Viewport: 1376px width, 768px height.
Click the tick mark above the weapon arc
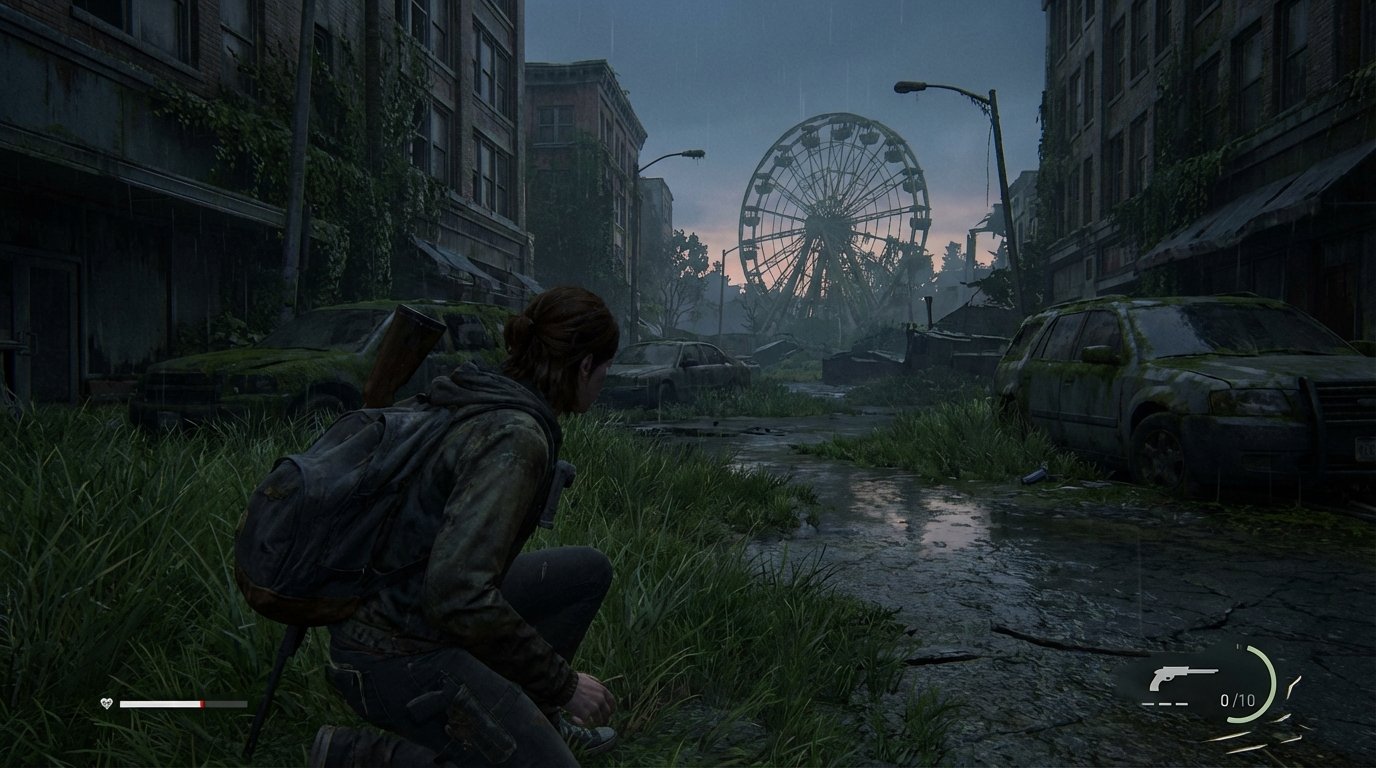(1239, 646)
